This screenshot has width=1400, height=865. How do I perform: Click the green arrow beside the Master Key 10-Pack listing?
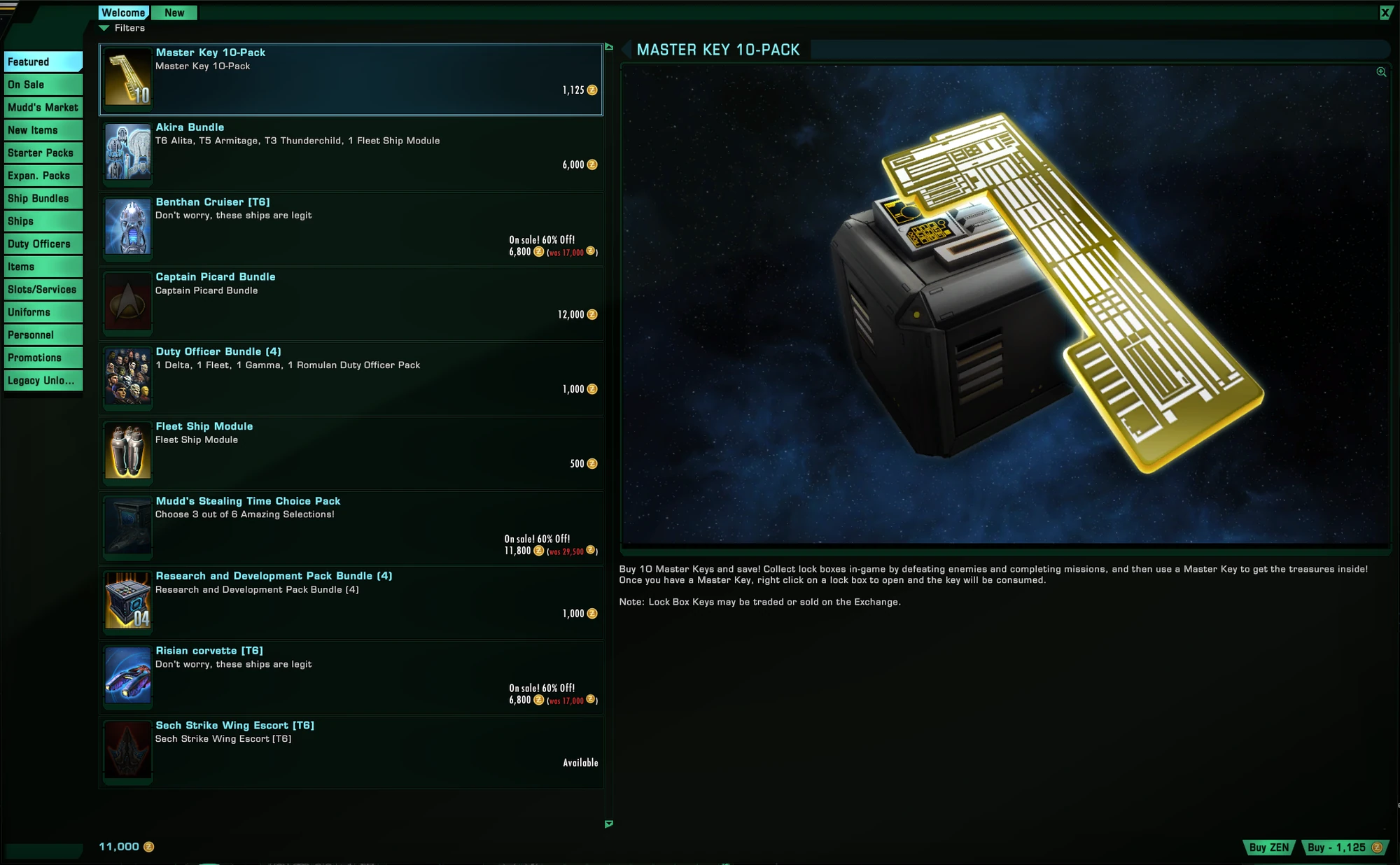click(x=608, y=47)
